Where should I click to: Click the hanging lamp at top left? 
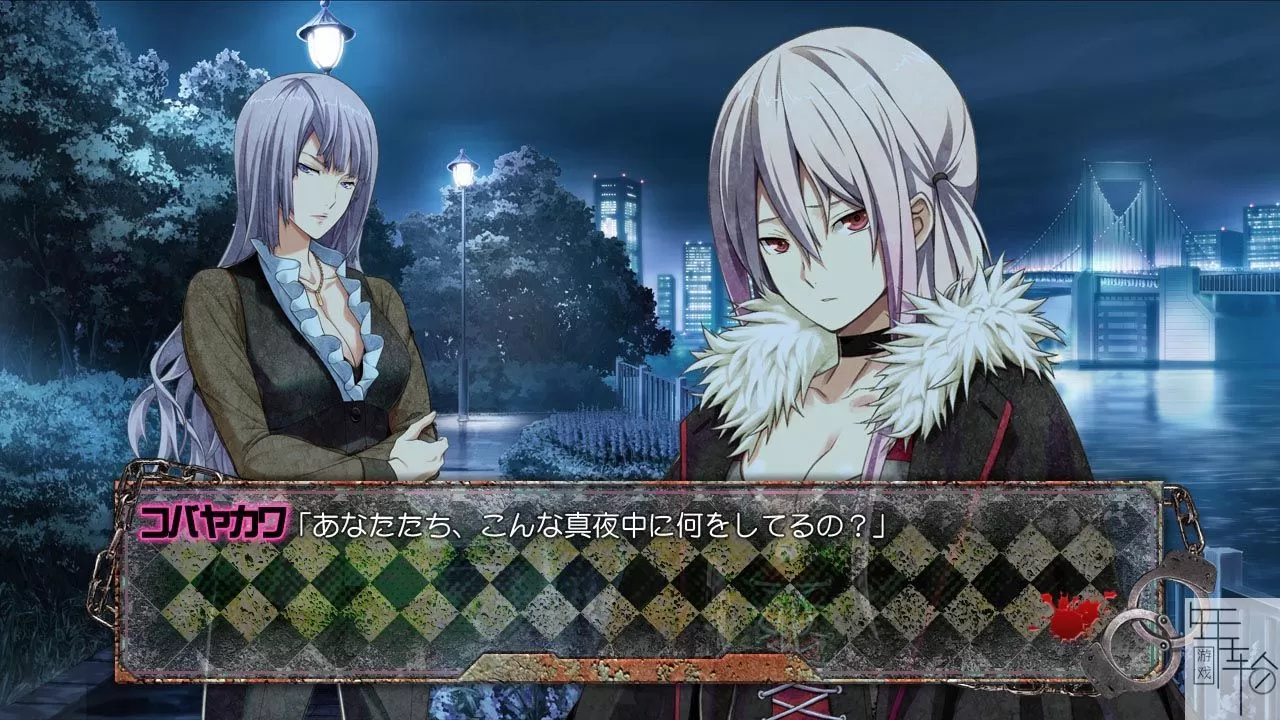[x=323, y=35]
